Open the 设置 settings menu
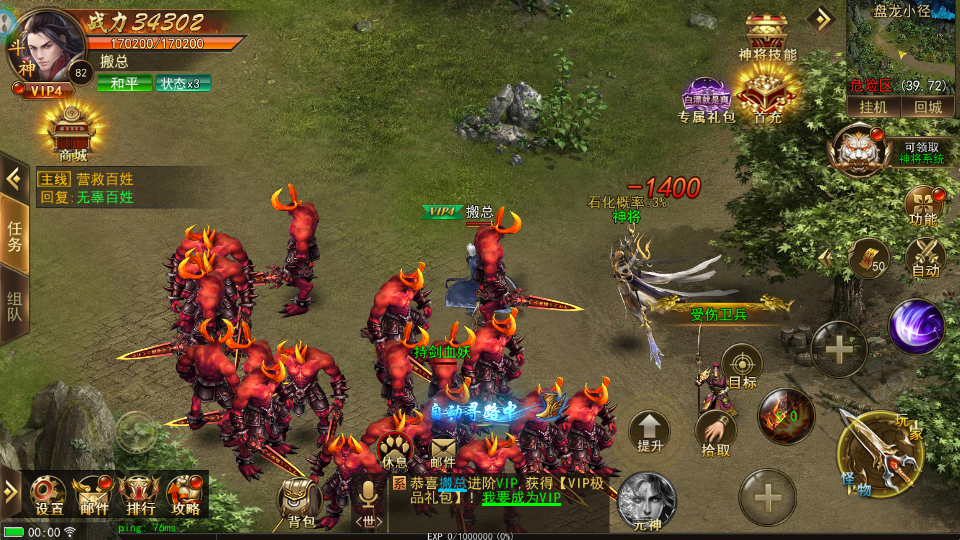This screenshot has height=540, width=960. coord(48,493)
